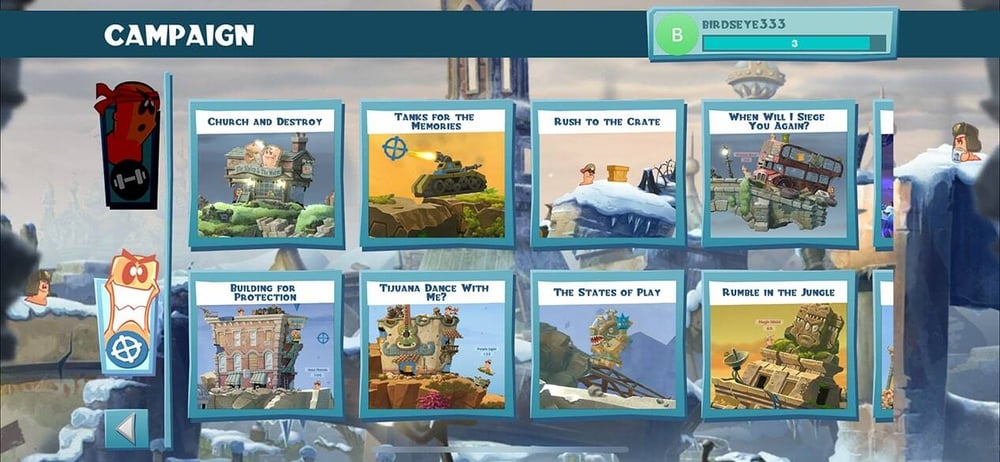Open the Rumble in the Jungle mission
This screenshot has width=1000, height=462.
pos(778,345)
